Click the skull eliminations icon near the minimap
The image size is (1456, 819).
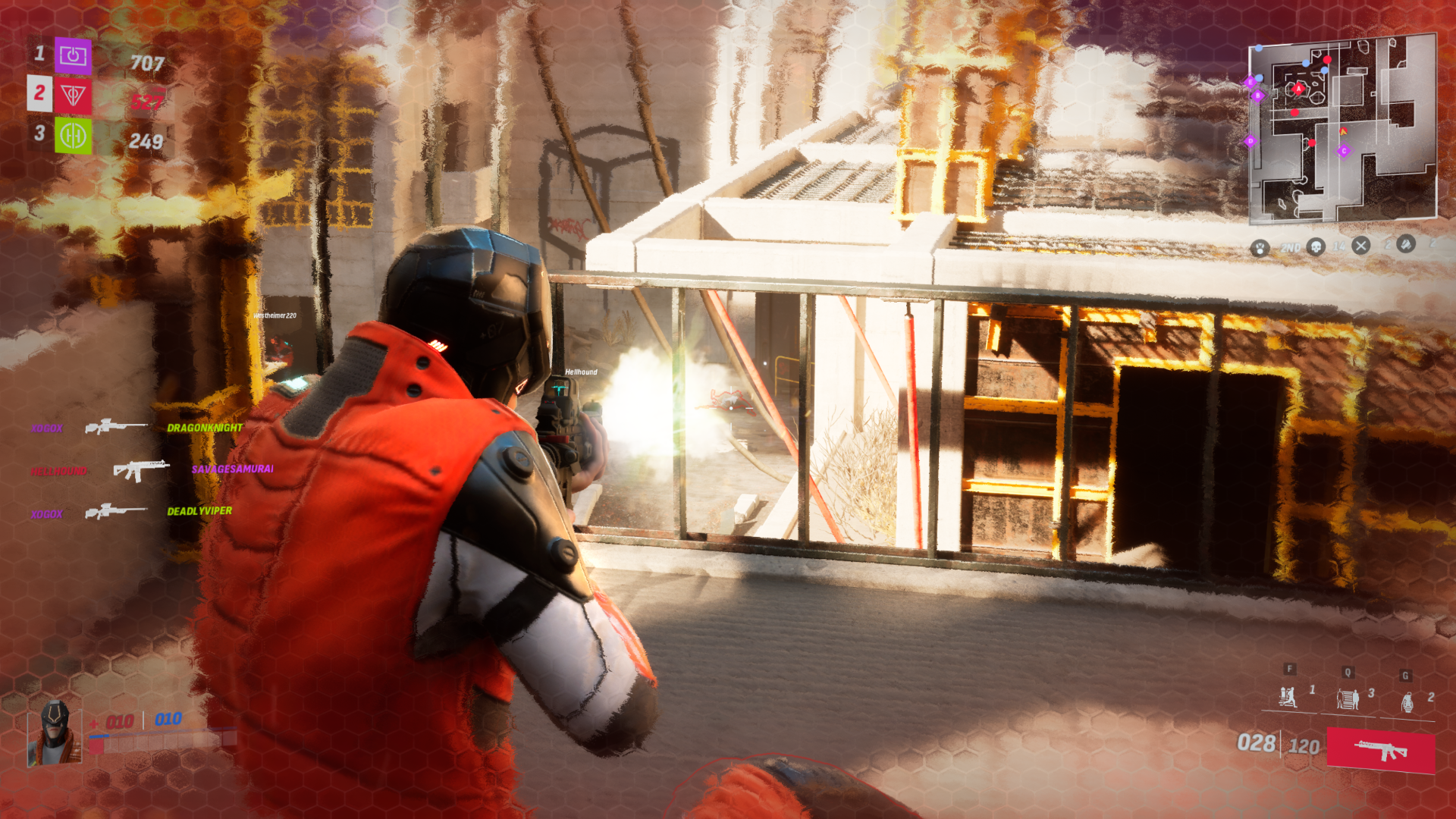(x=1317, y=246)
